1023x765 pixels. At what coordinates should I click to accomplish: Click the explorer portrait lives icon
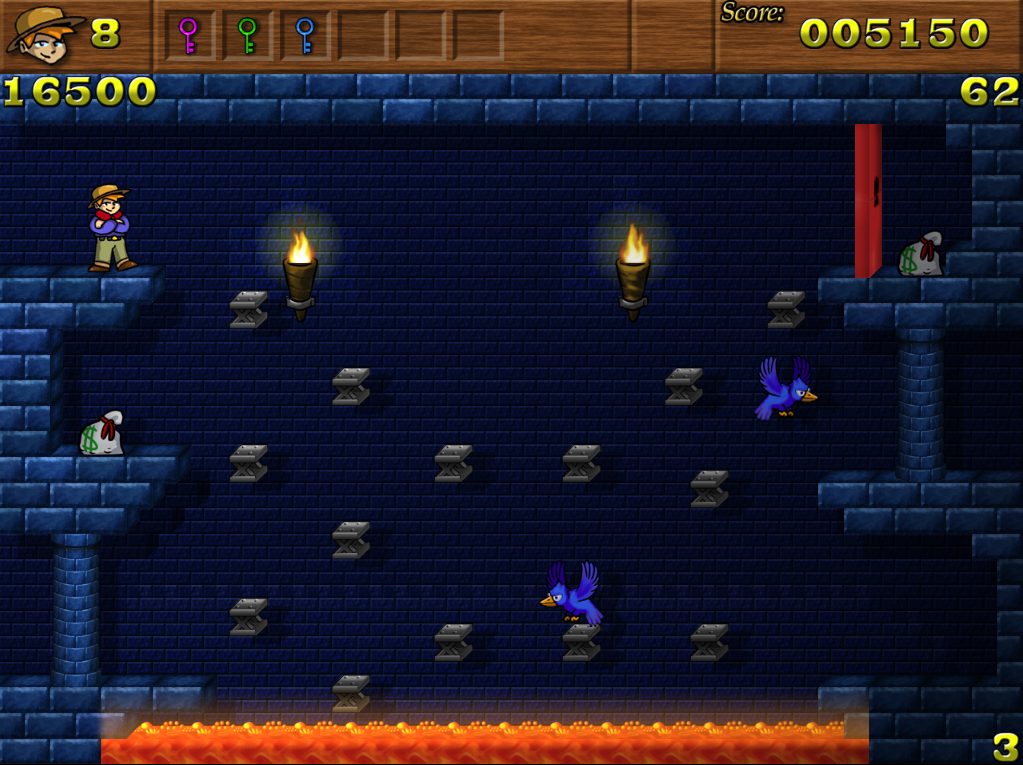coord(43,33)
